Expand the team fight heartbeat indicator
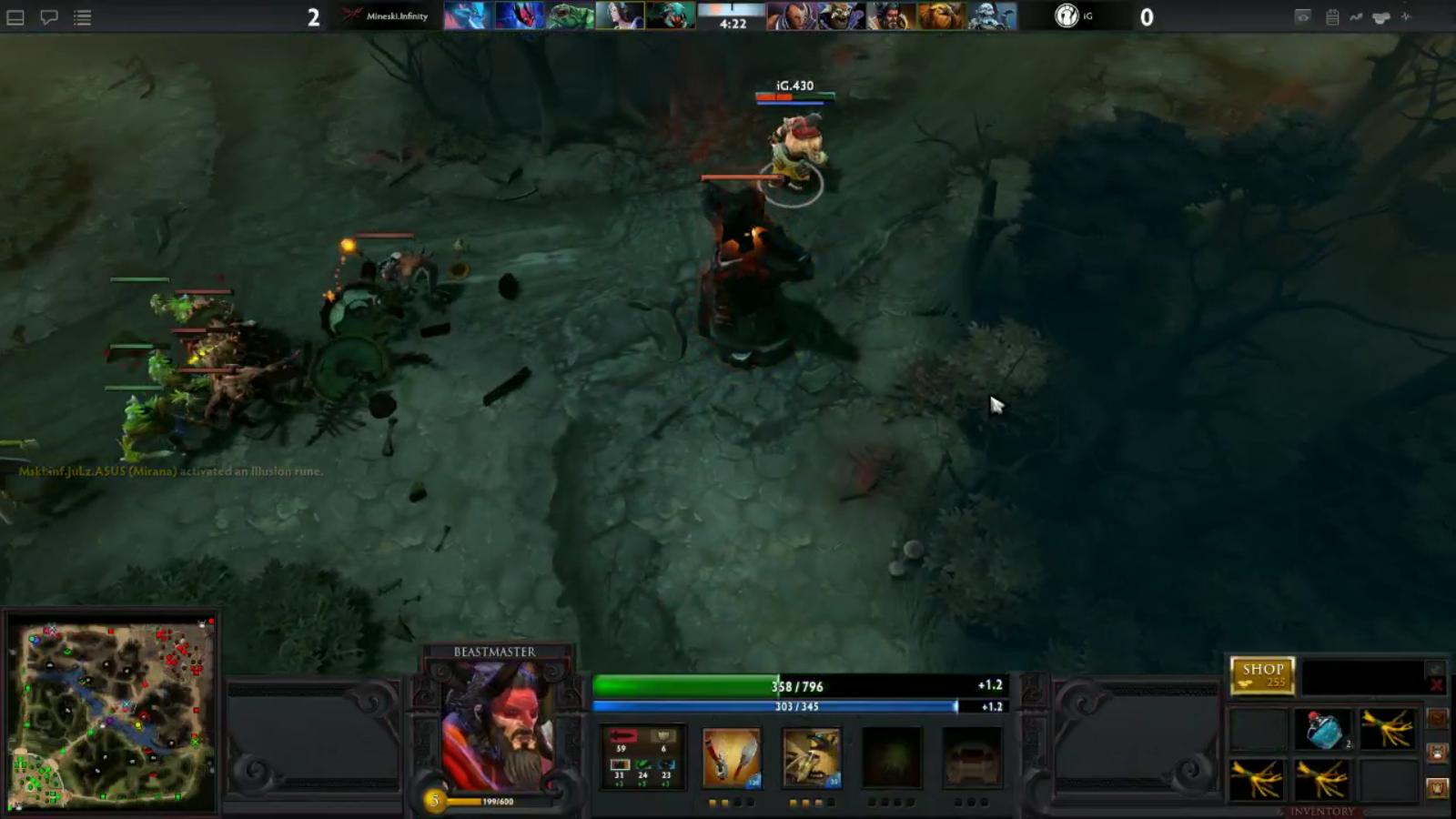 pyautogui.click(x=1406, y=16)
